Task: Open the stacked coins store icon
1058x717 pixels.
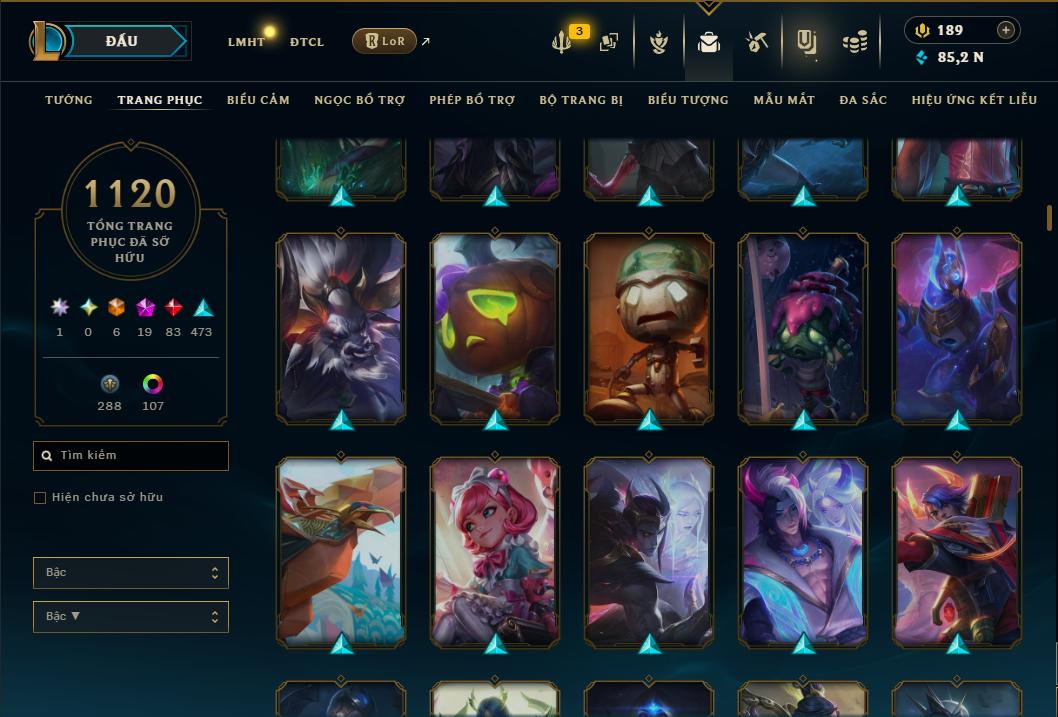Action: tap(854, 42)
